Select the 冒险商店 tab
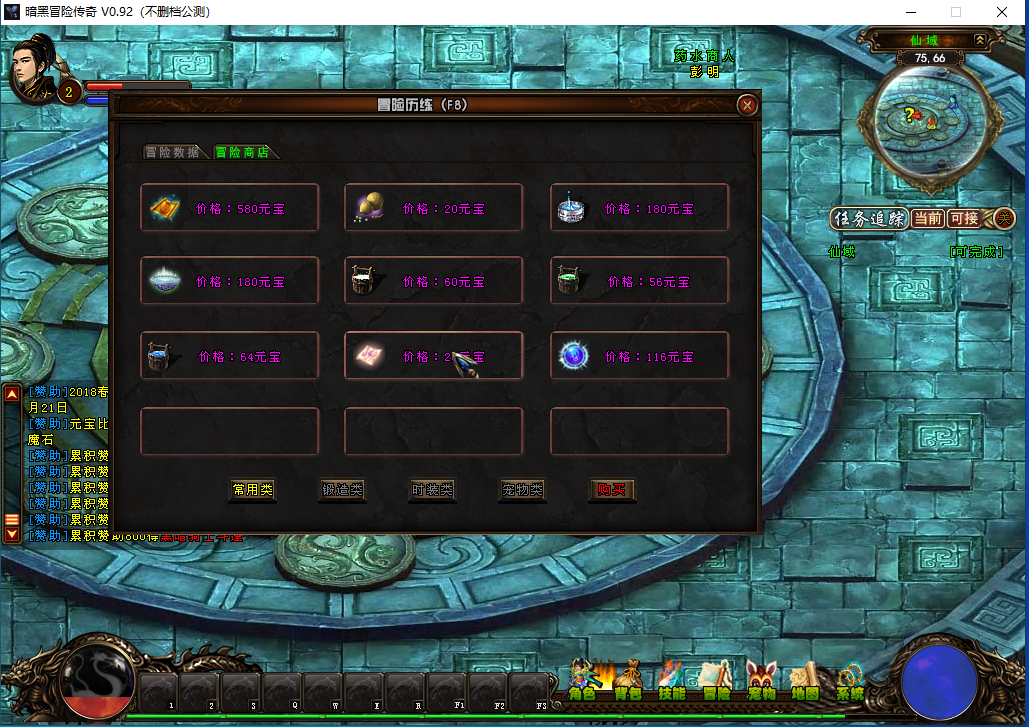Image resolution: width=1029 pixels, height=727 pixels. [x=242, y=152]
